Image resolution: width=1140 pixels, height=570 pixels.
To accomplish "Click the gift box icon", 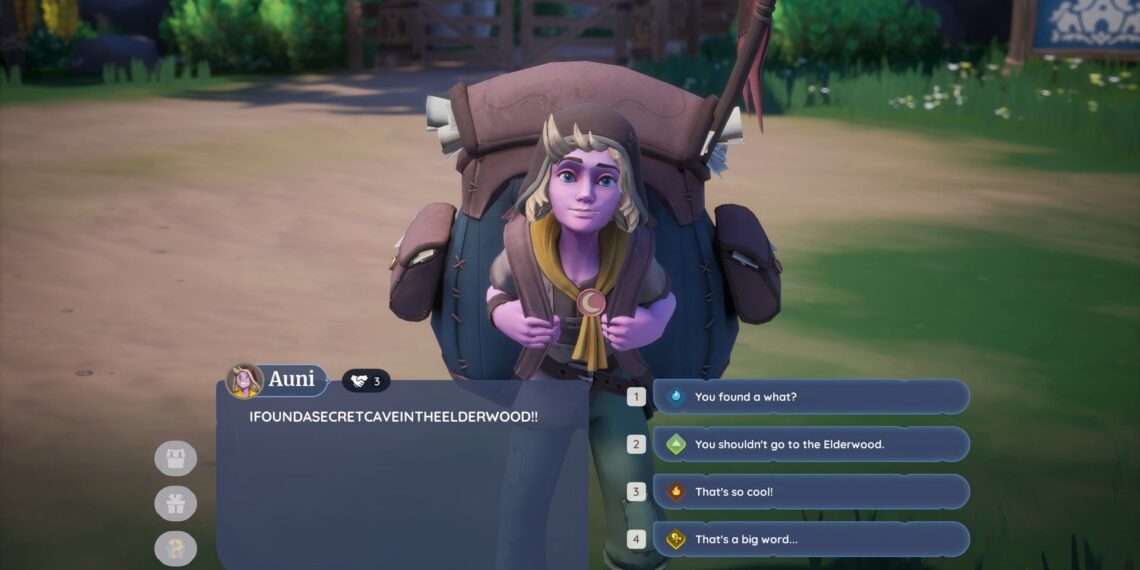I will tap(176, 503).
